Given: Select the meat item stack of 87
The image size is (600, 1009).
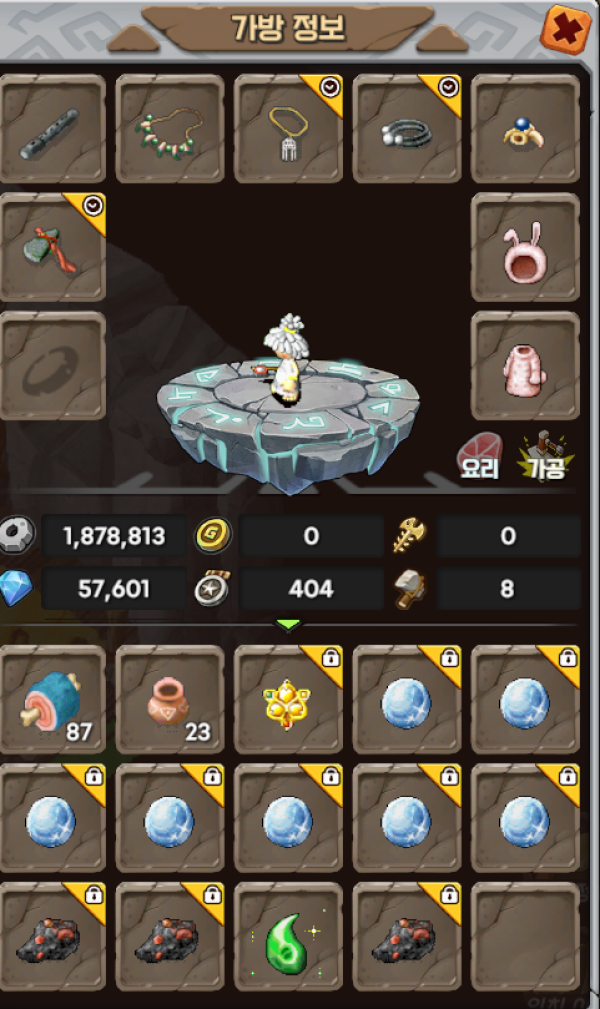Looking at the screenshot, I should click(x=53, y=699).
